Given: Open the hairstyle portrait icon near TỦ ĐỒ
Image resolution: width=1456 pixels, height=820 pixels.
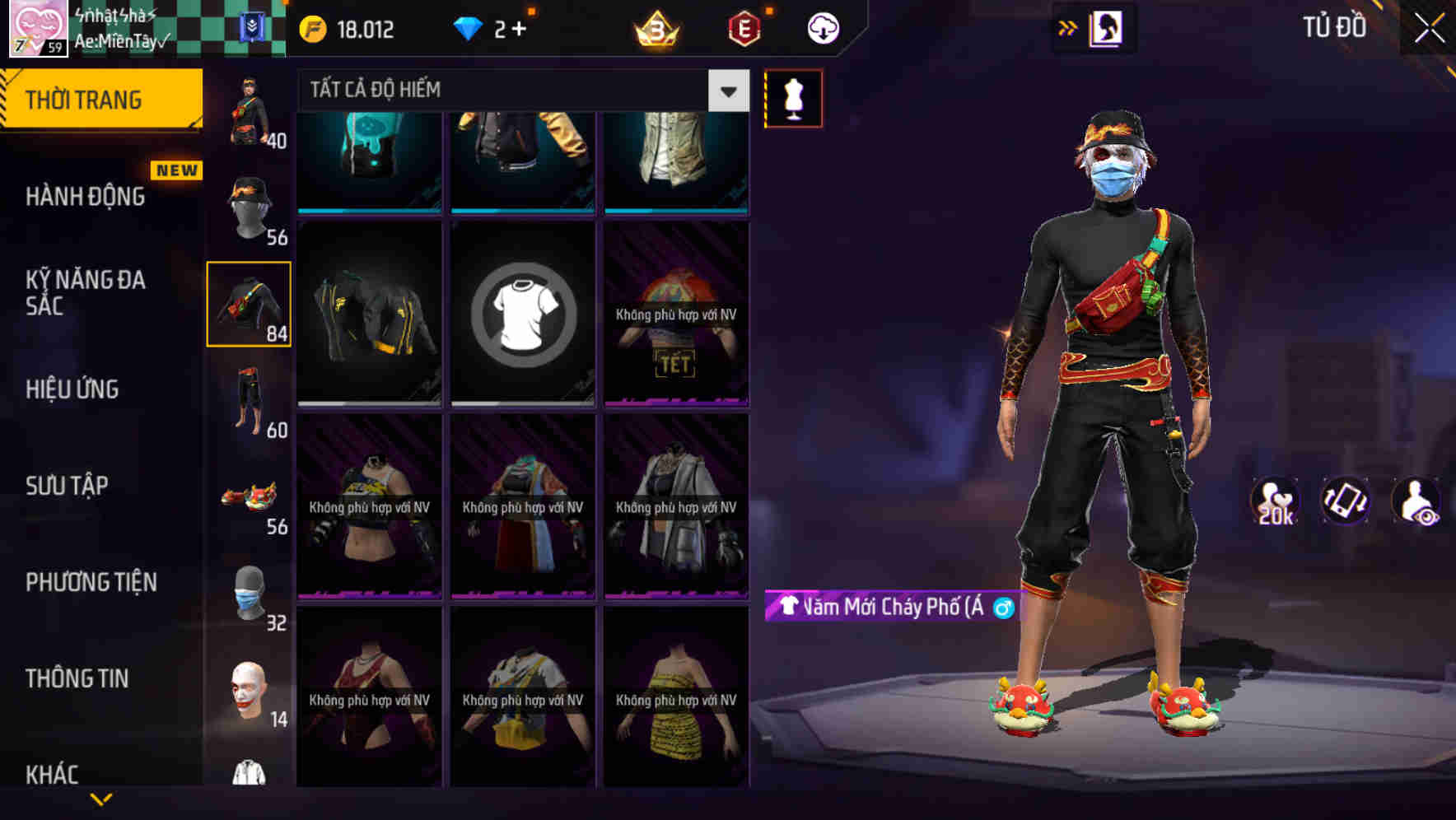Looking at the screenshot, I should pyautogui.click(x=1108, y=27).
